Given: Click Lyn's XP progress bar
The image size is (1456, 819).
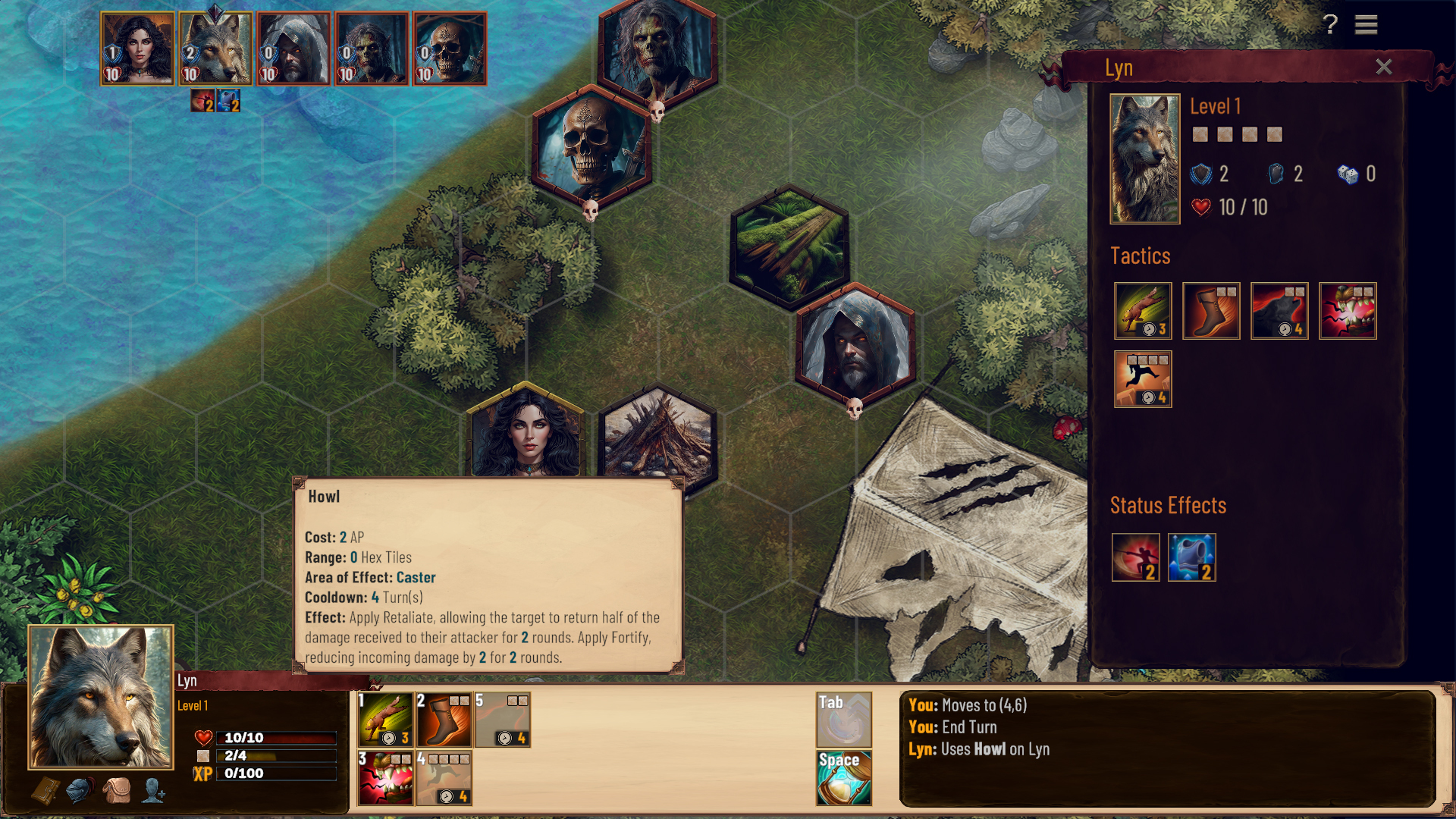Looking at the screenshot, I should 277,773.
